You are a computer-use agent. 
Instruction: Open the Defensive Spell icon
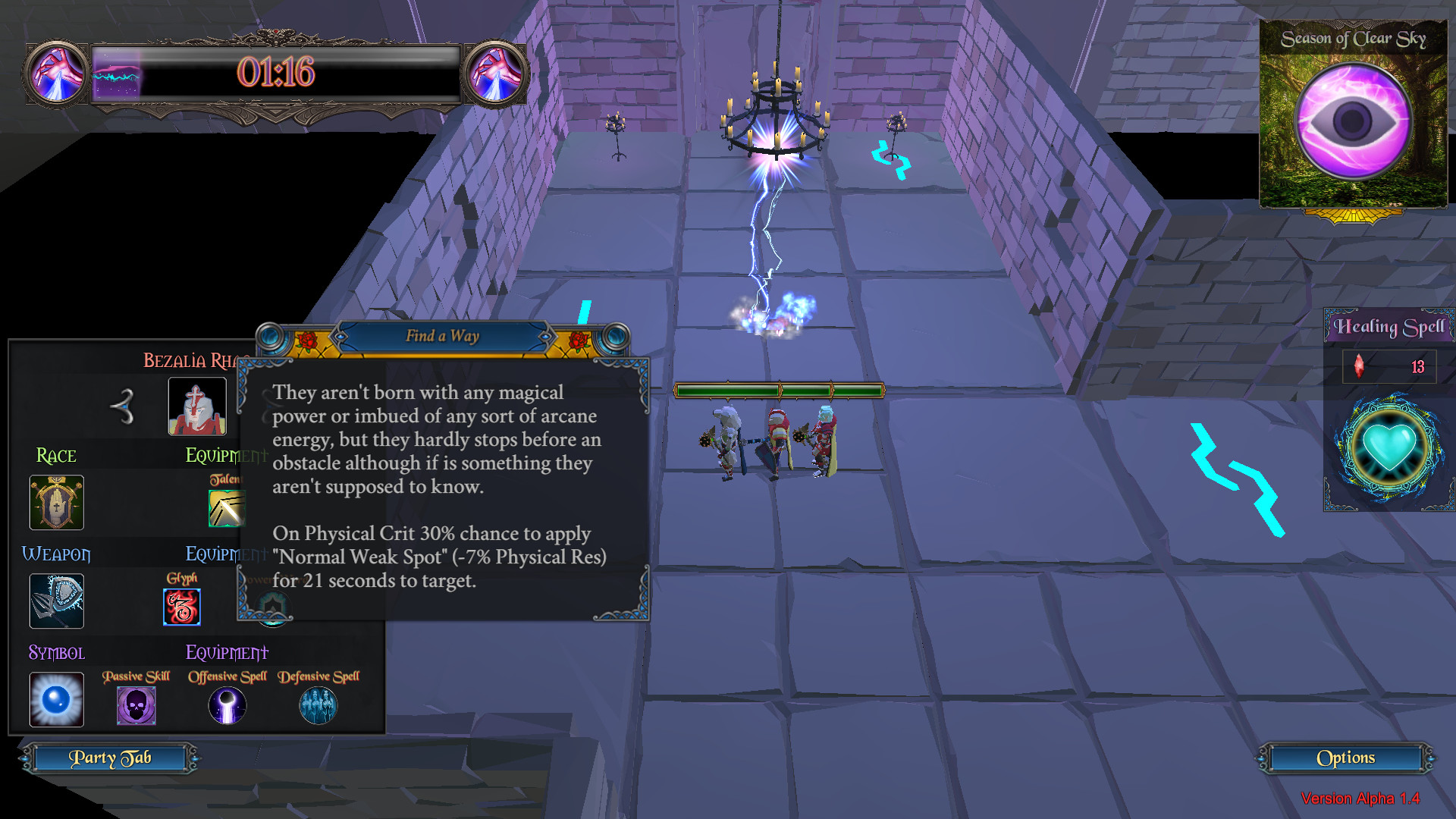[318, 704]
